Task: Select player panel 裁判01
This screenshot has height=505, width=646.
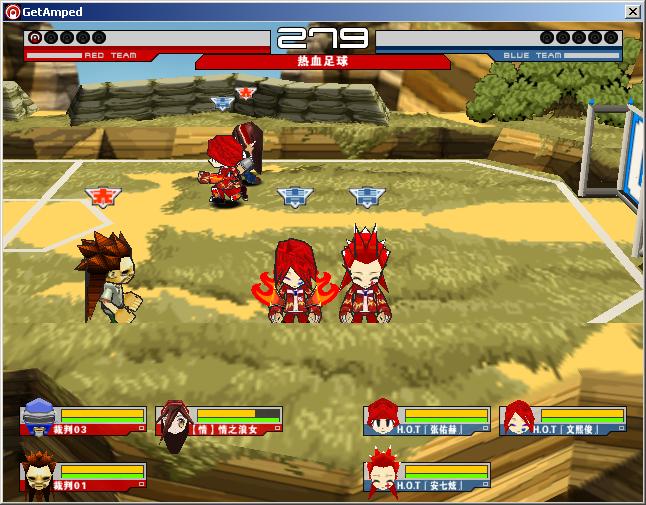Action: point(83,476)
